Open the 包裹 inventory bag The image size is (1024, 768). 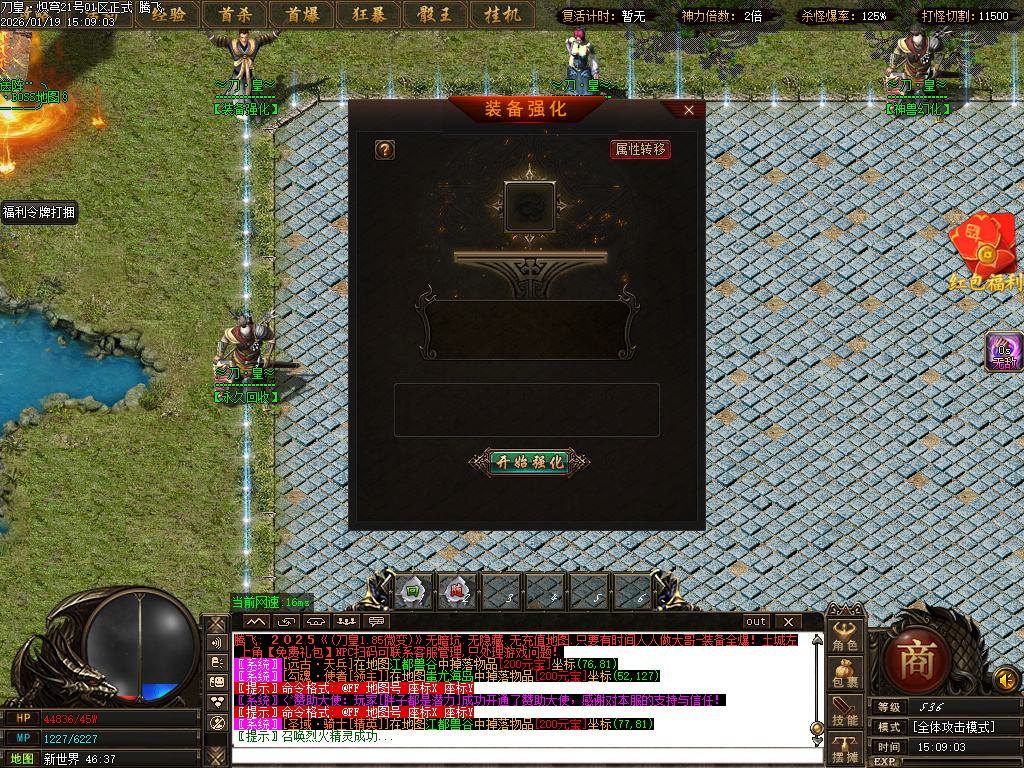point(846,674)
